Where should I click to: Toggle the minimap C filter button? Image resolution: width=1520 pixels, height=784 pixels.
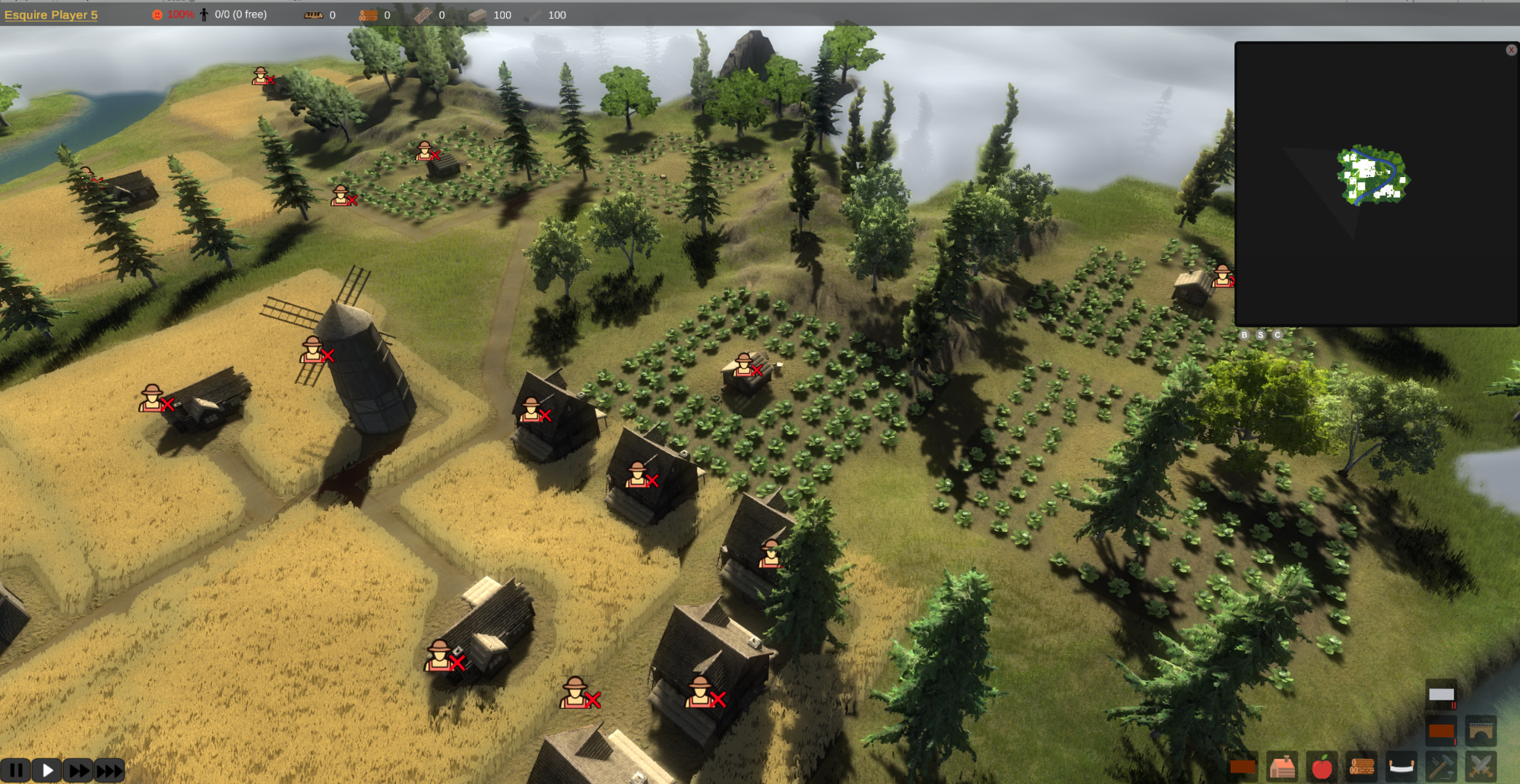coord(1278,335)
